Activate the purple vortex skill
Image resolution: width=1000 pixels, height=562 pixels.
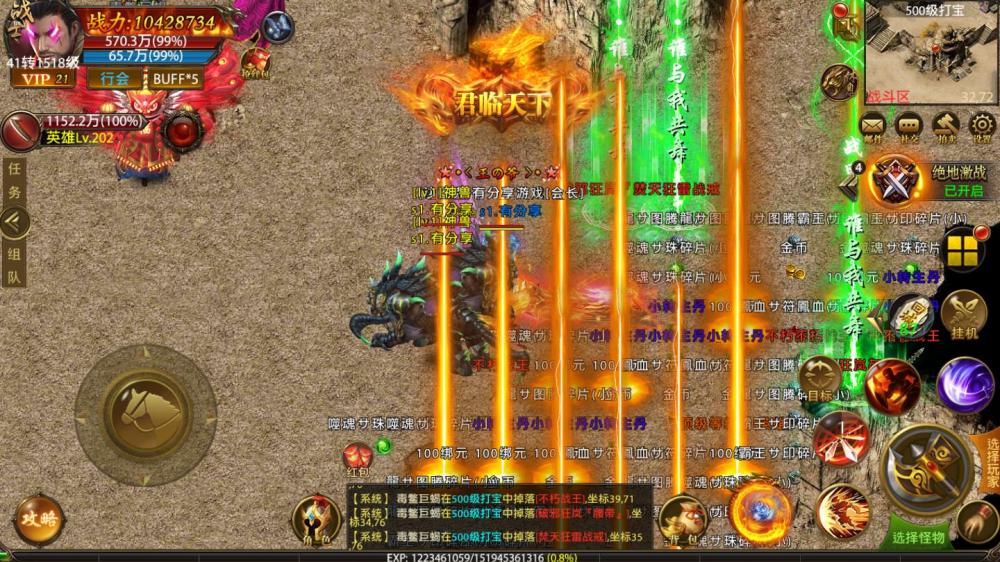[964, 385]
